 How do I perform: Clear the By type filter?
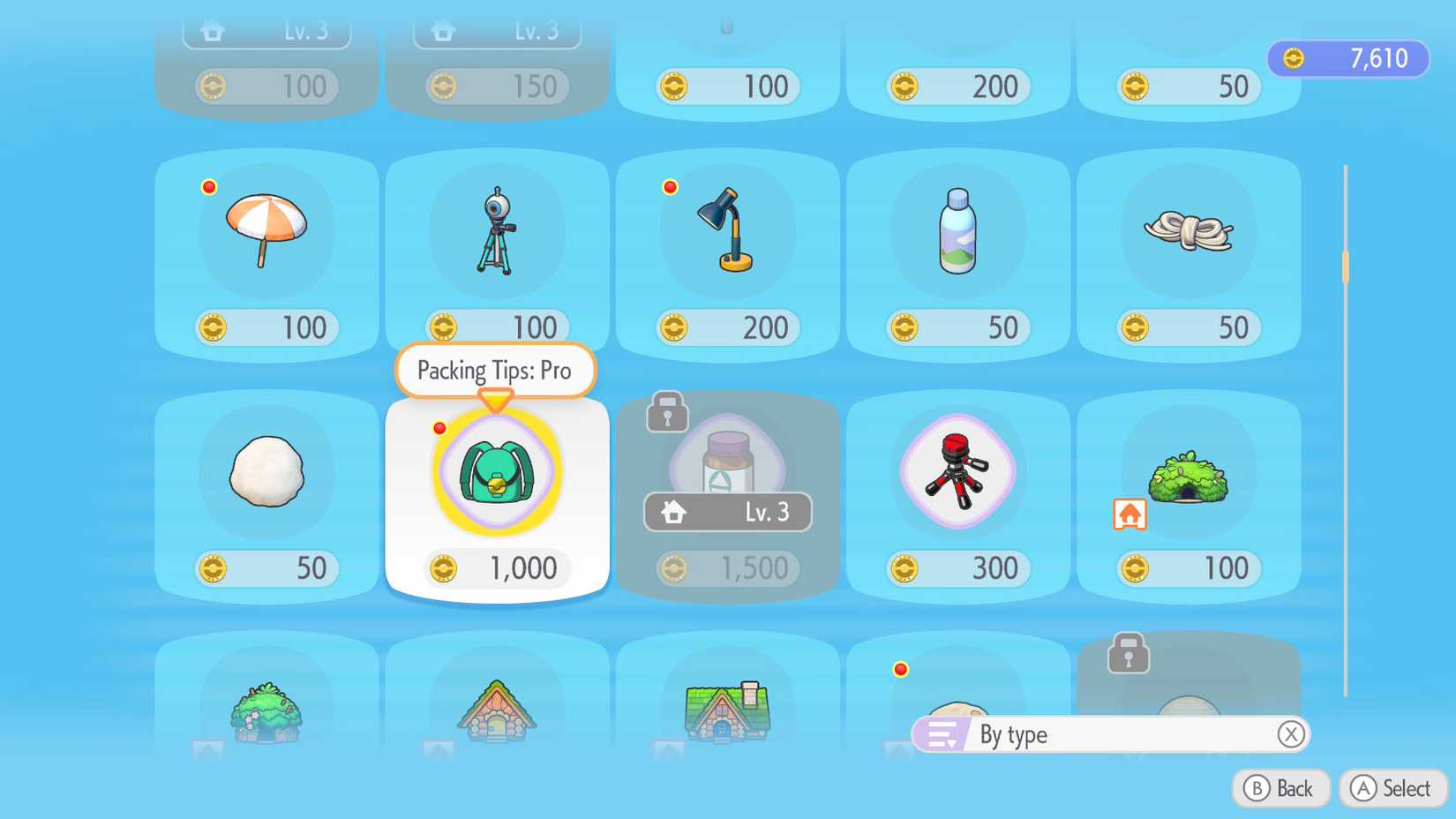click(x=1290, y=734)
